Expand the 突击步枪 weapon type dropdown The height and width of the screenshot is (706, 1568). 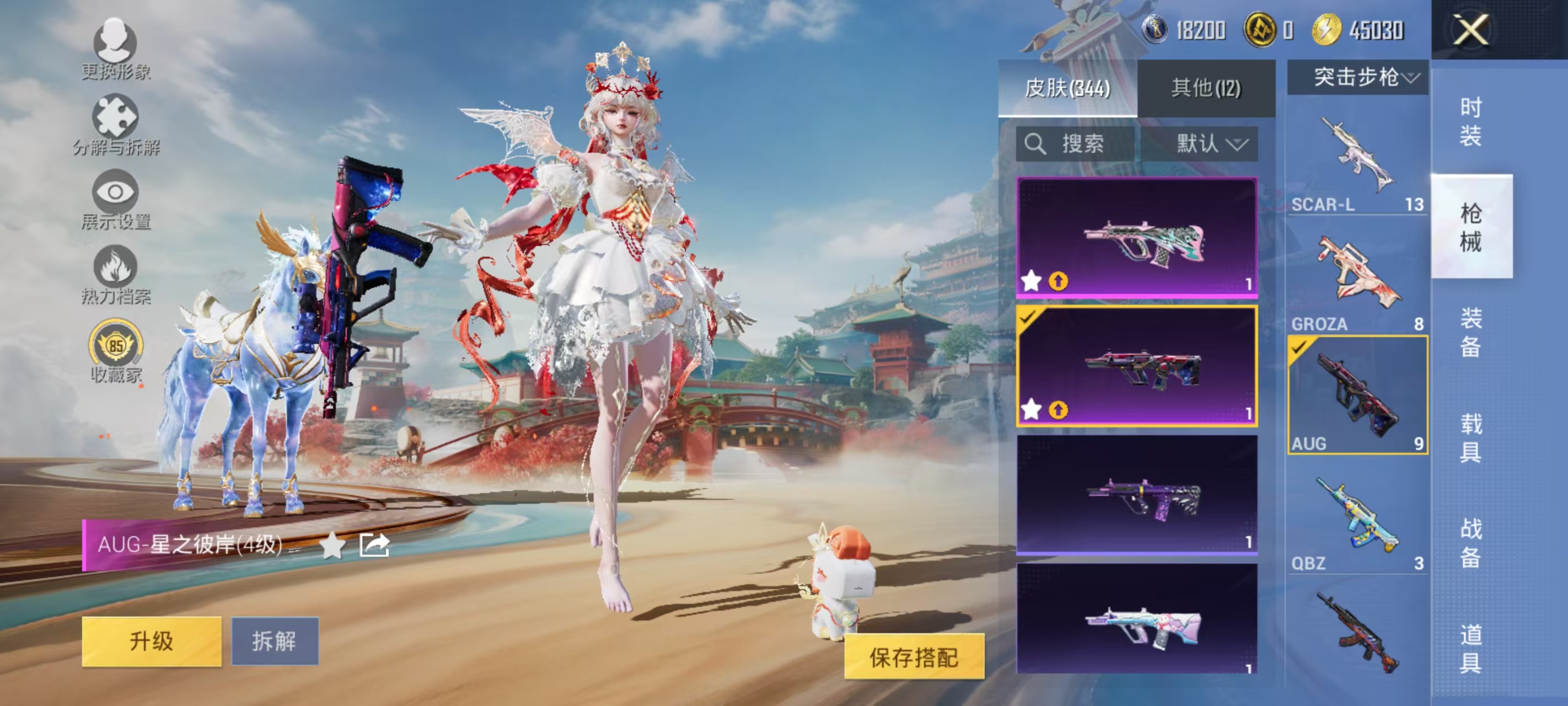1356,77
